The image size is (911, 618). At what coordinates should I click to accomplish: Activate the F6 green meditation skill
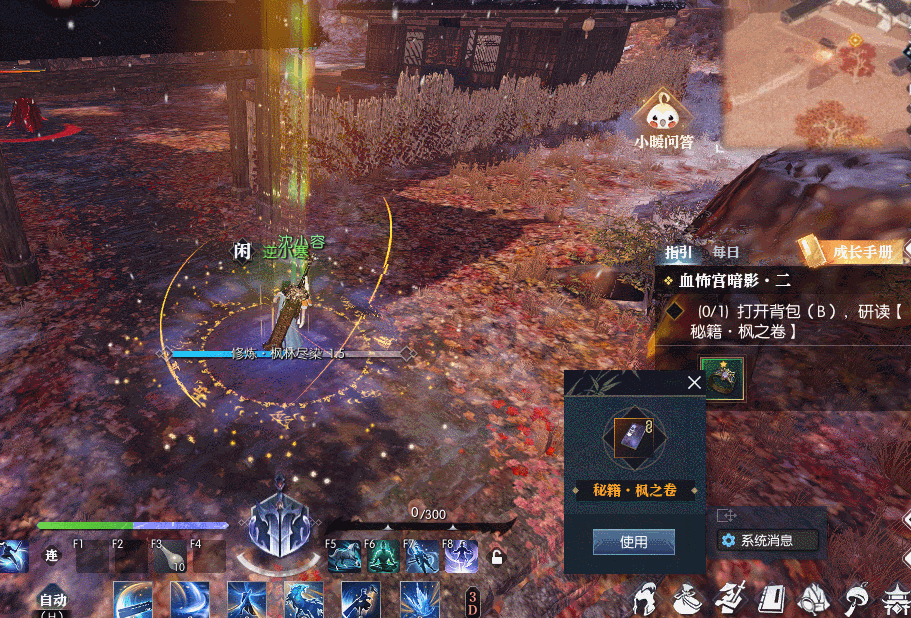pyautogui.click(x=382, y=558)
